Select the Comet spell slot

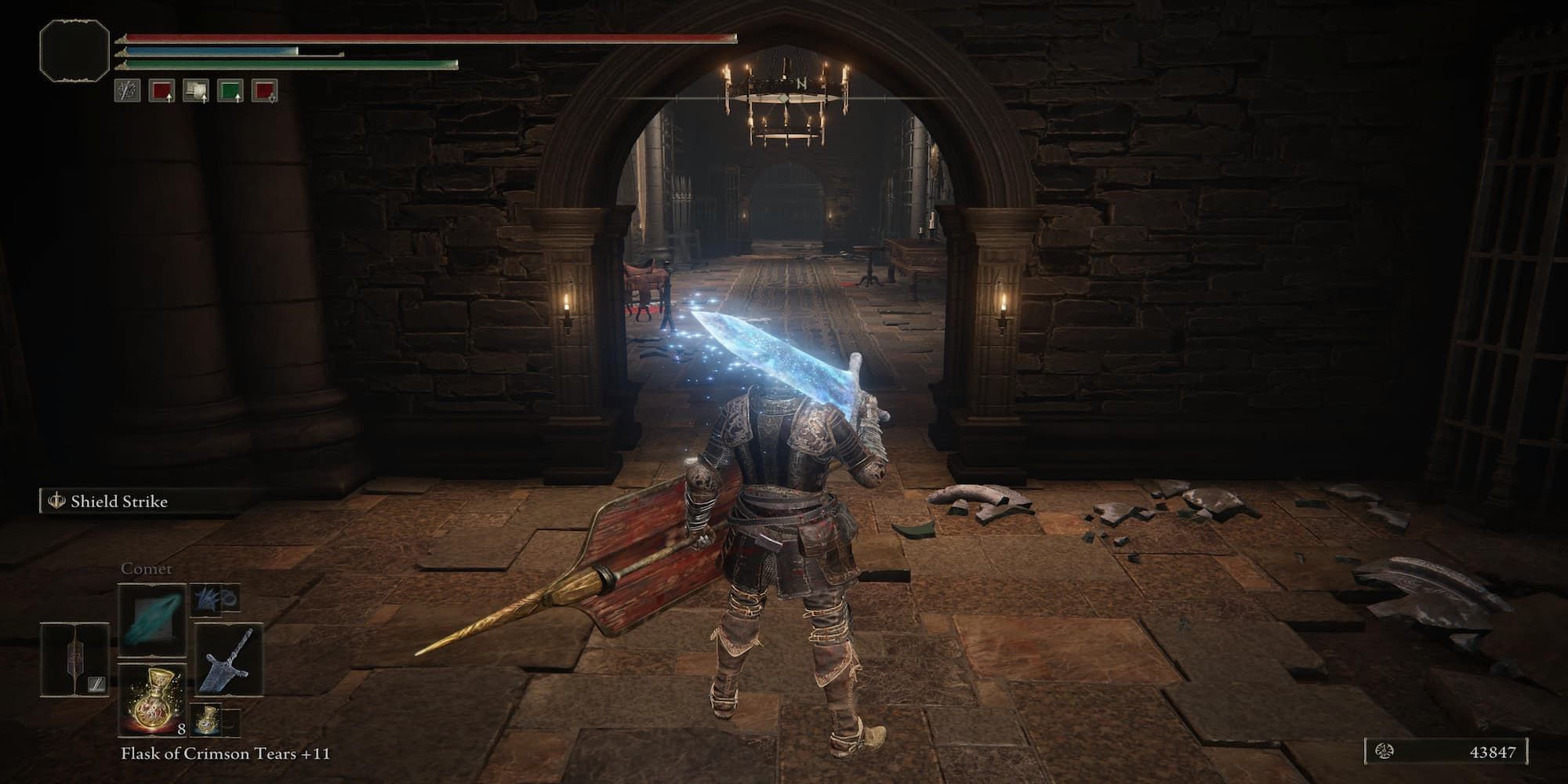[152, 619]
